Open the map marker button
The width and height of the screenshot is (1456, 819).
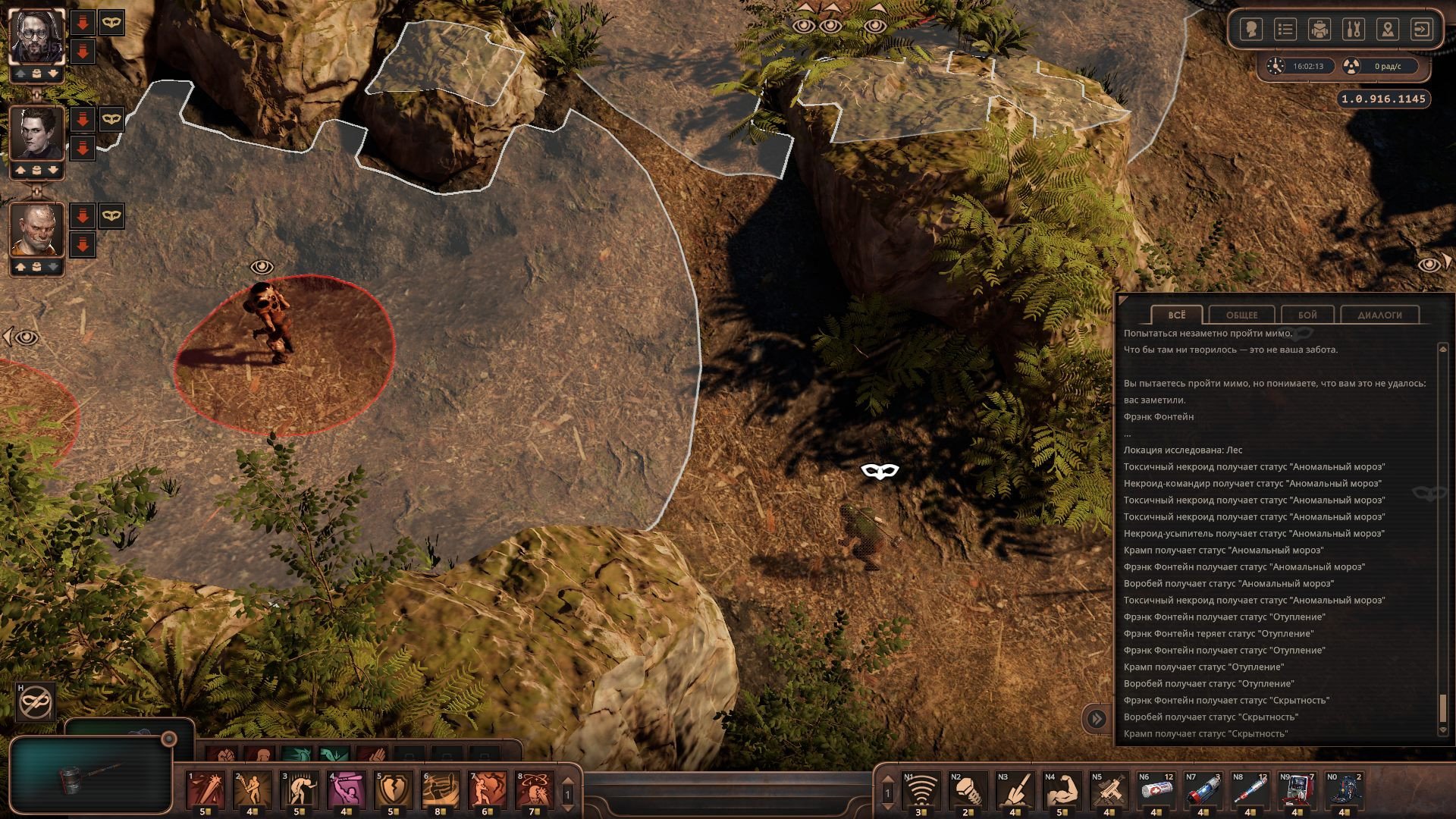(1388, 30)
